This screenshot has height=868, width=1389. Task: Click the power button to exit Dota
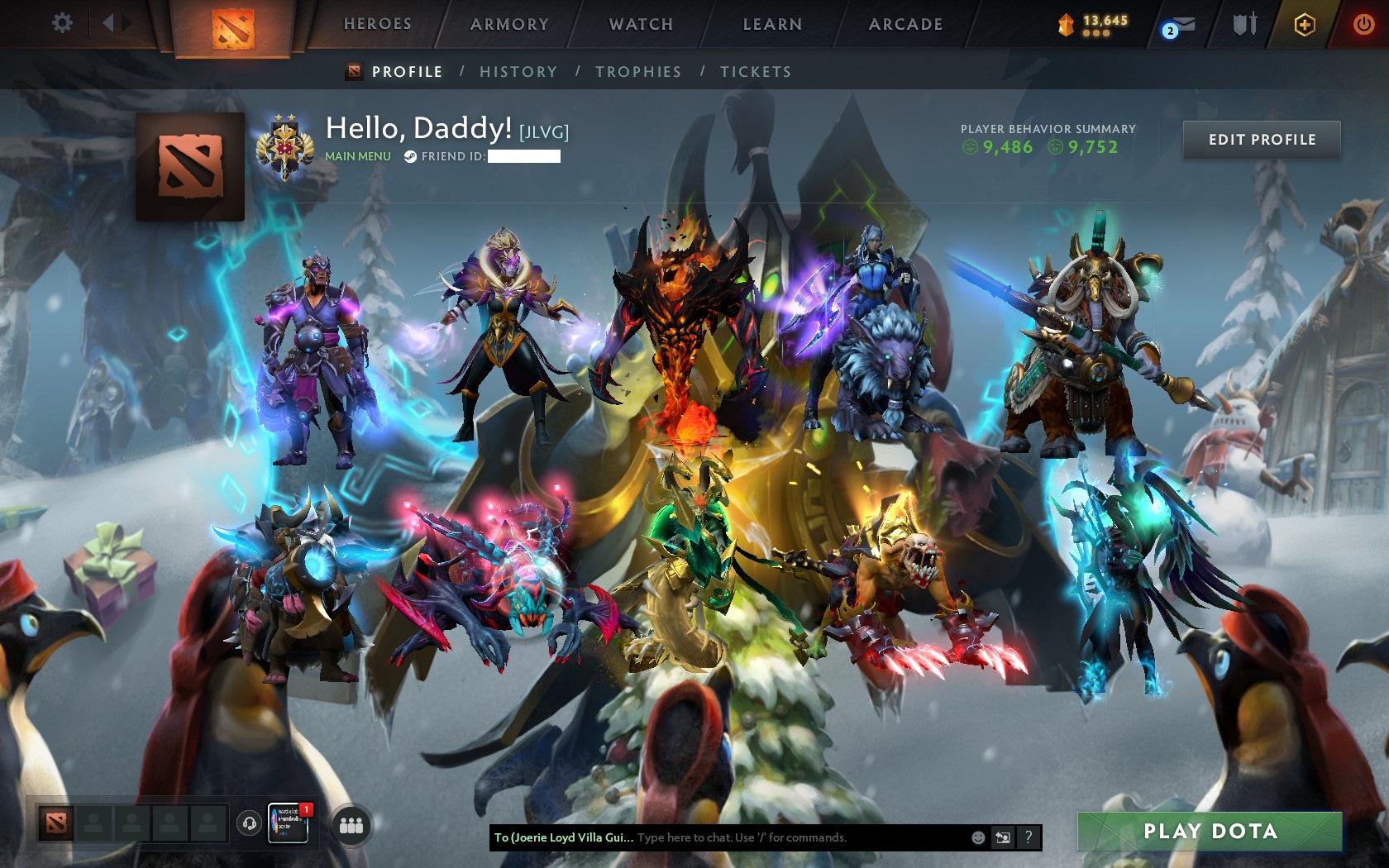tap(1364, 23)
